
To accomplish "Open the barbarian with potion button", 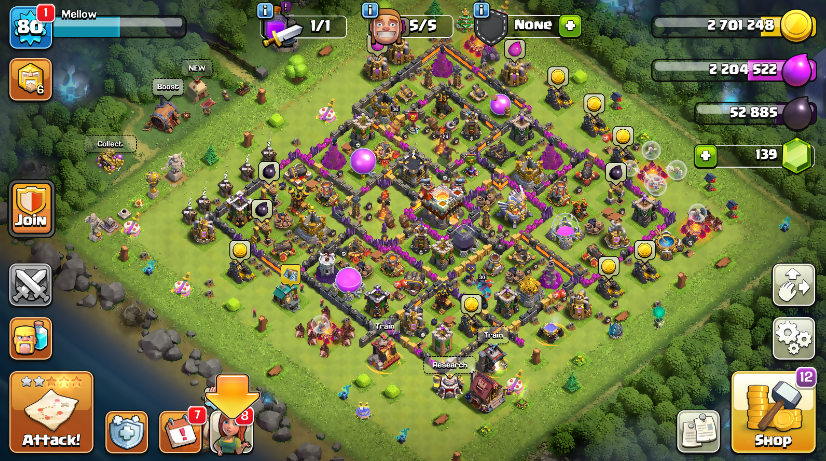I will pyautogui.click(x=30, y=339).
